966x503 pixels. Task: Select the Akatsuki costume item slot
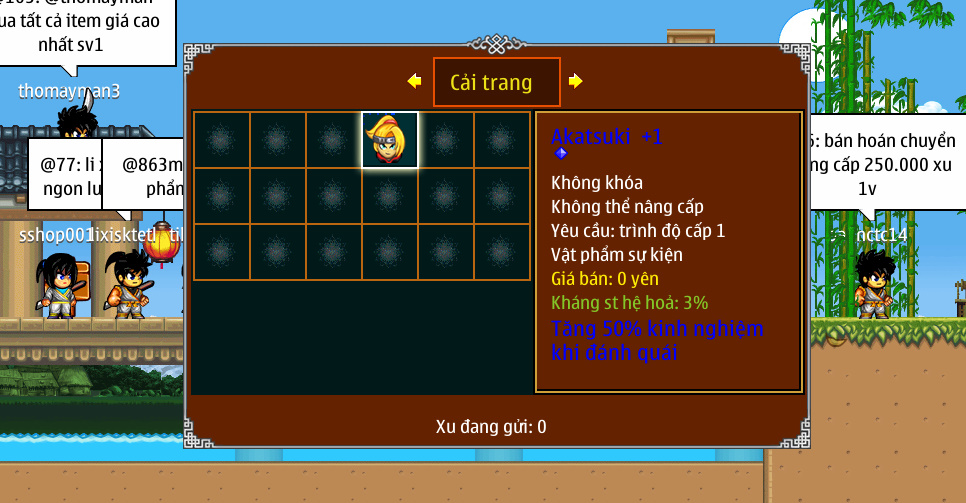pyautogui.click(x=389, y=140)
